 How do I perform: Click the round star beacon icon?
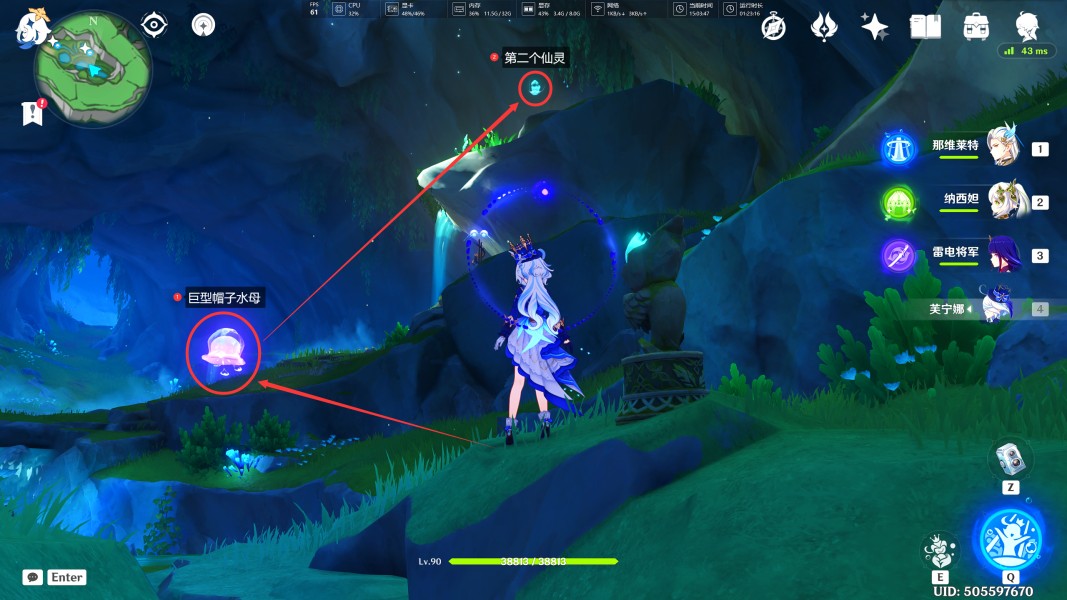[203, 25]
